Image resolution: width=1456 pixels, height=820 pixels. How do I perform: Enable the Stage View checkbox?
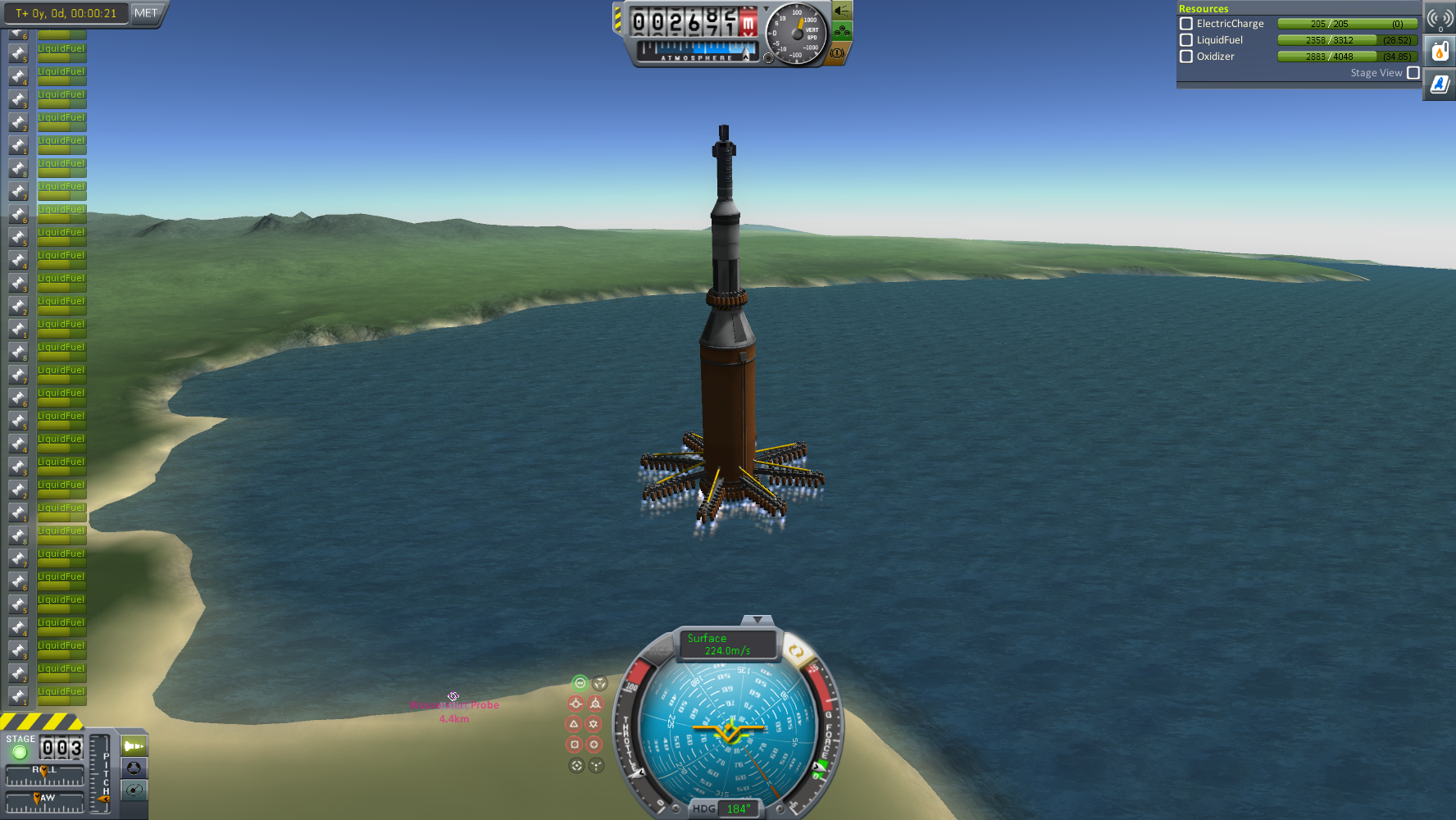coord(1413,73)
